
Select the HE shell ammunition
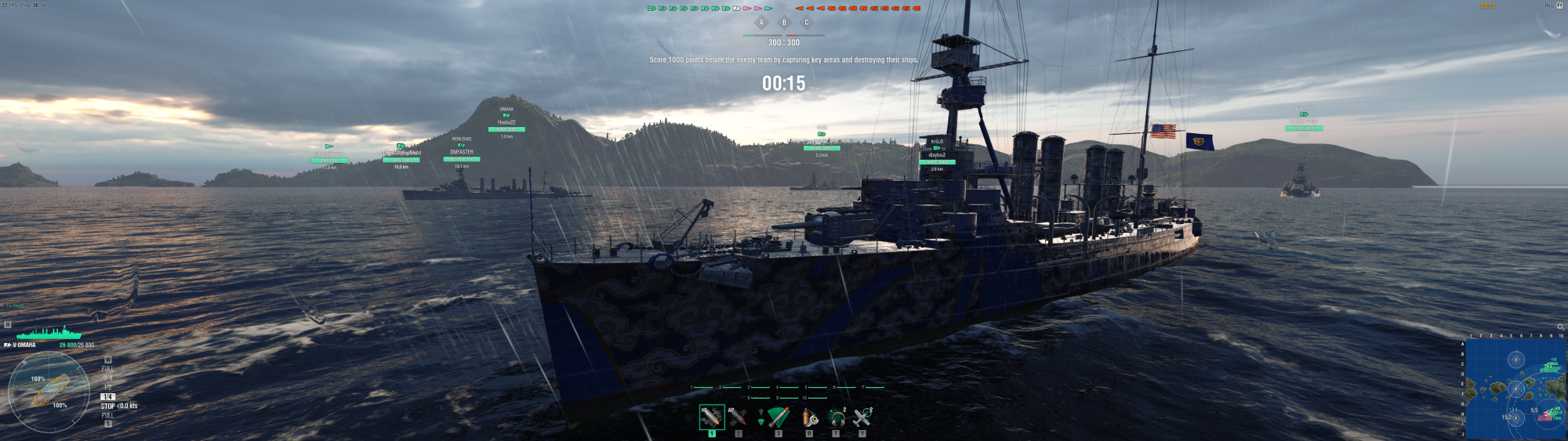click(x=711, y=416)
